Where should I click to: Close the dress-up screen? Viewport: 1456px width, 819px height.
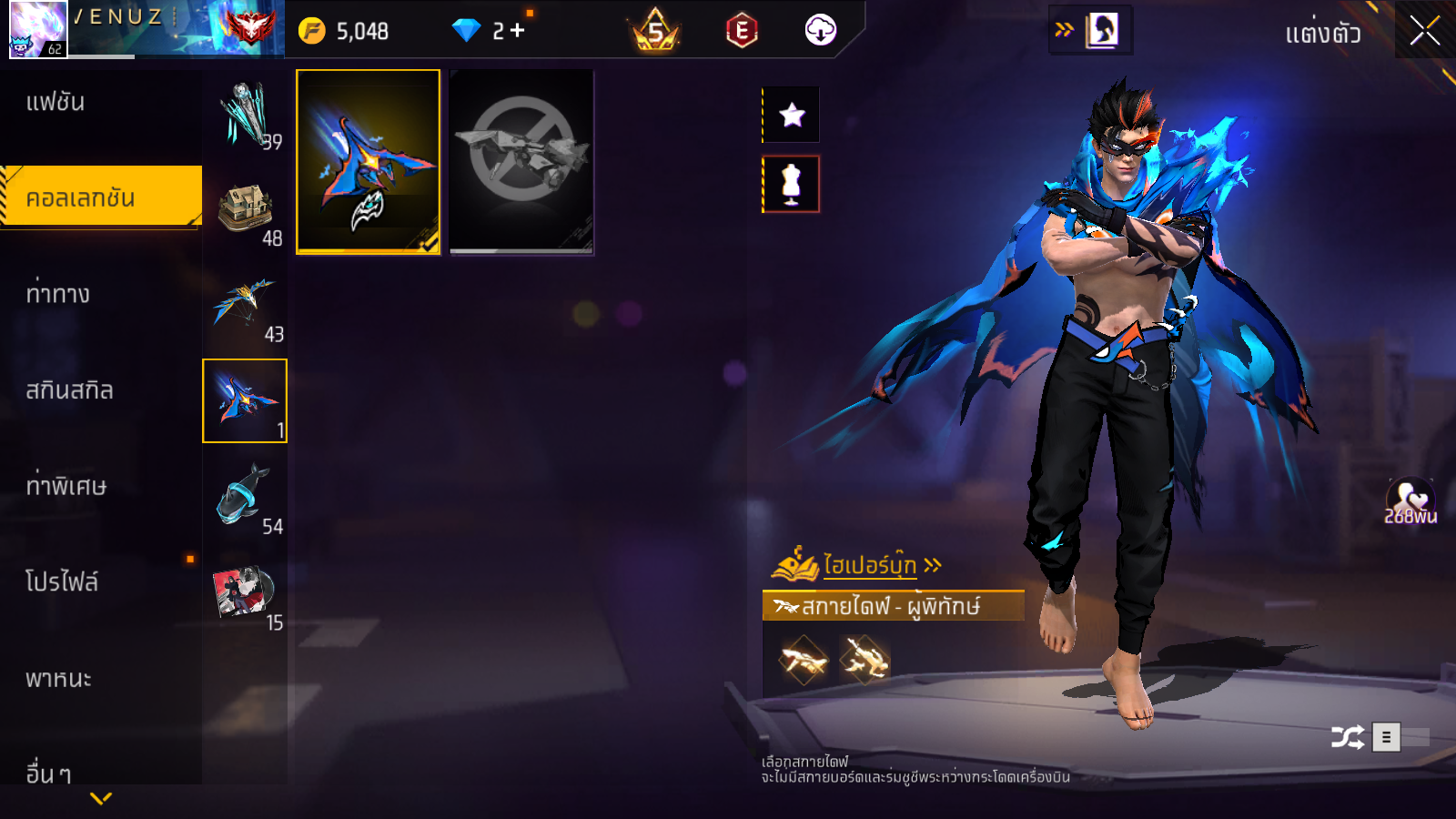coord(1425,31)
